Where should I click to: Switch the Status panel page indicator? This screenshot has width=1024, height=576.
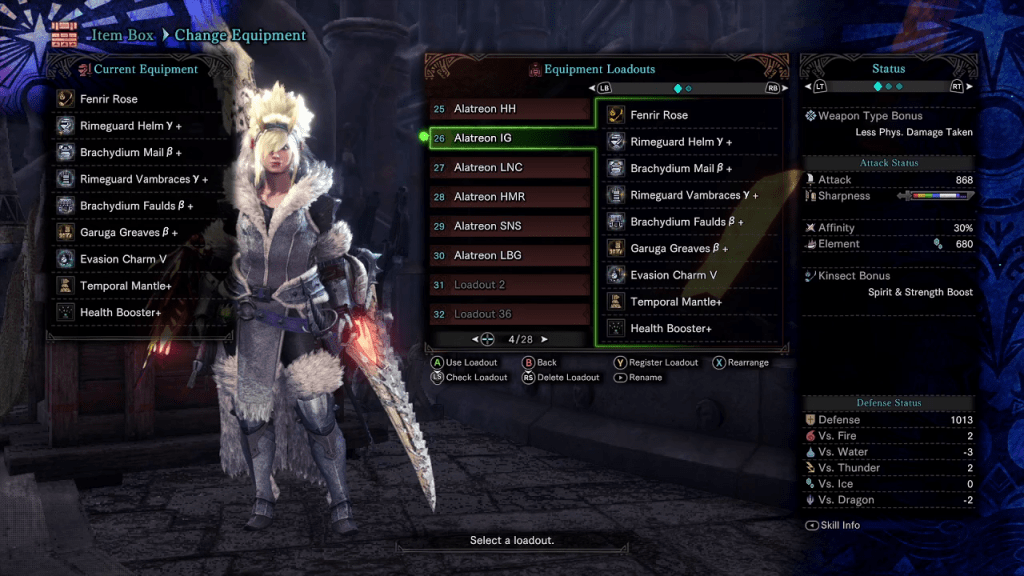(x=888, y=87)
